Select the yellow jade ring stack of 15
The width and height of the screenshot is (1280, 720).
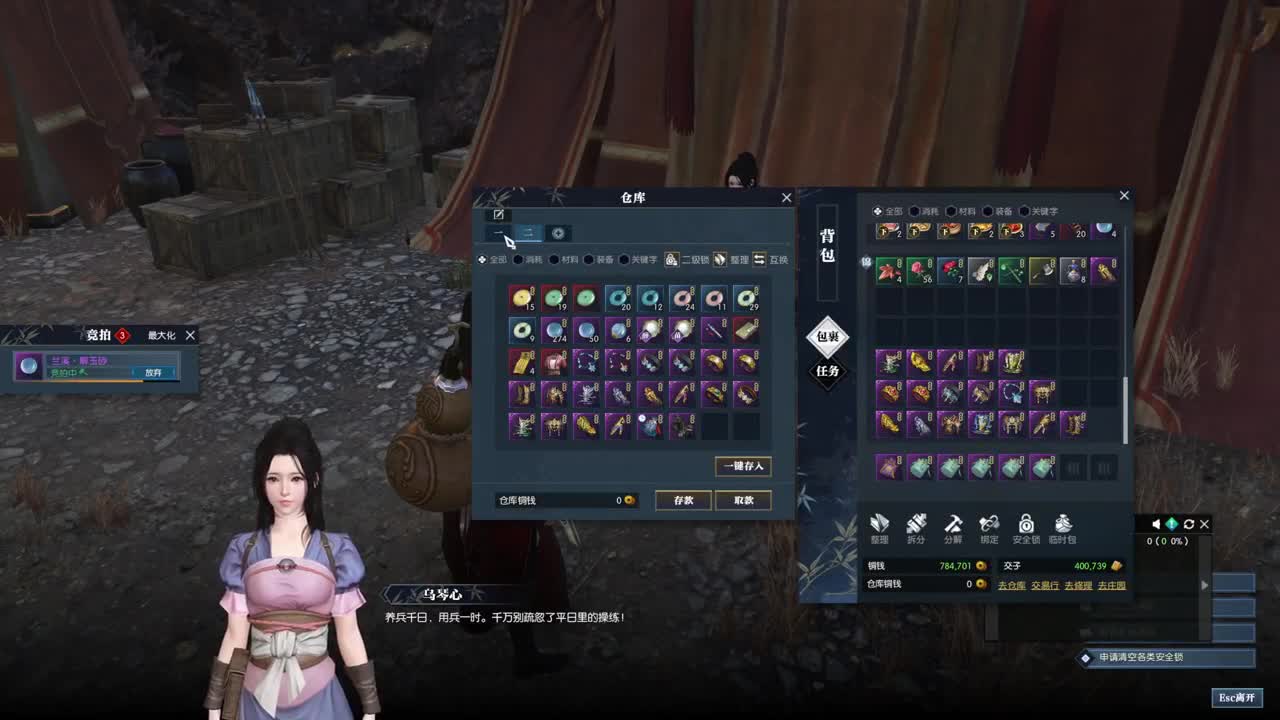(521, 298)
